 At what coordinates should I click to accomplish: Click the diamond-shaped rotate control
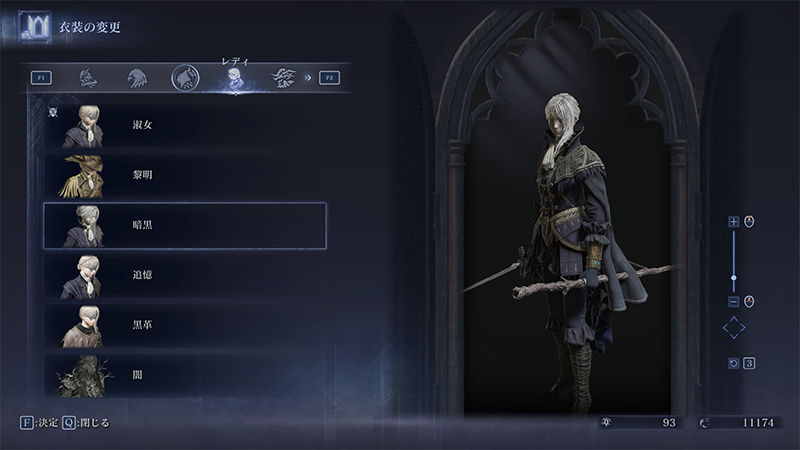[x=734, y=329]
